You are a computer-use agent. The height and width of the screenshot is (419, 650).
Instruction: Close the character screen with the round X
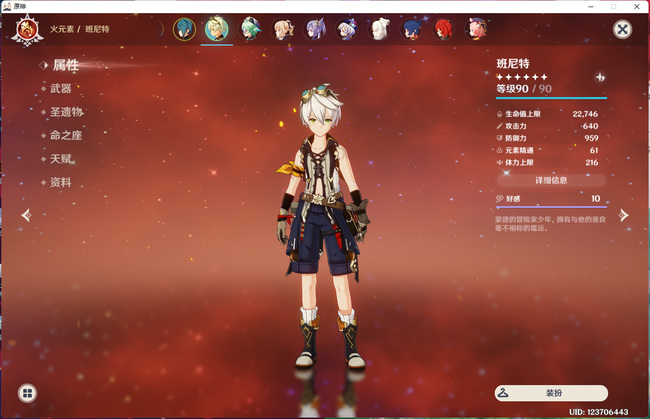pyautogui.click(x=622, y=29)
